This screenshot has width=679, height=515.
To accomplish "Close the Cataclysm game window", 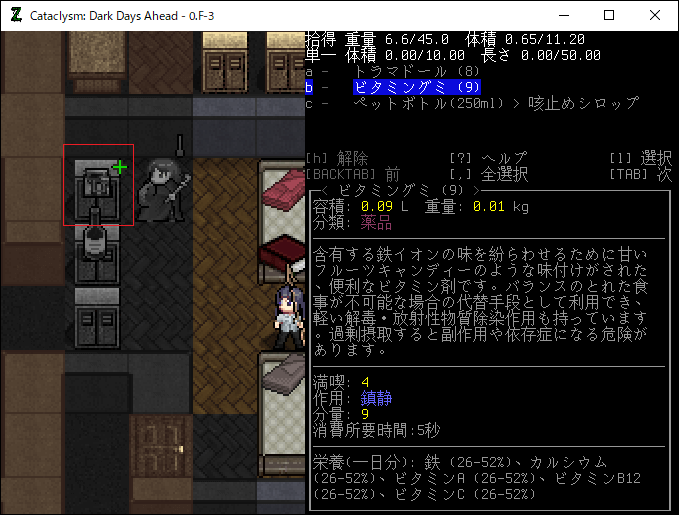I will [x=655, y=16].
